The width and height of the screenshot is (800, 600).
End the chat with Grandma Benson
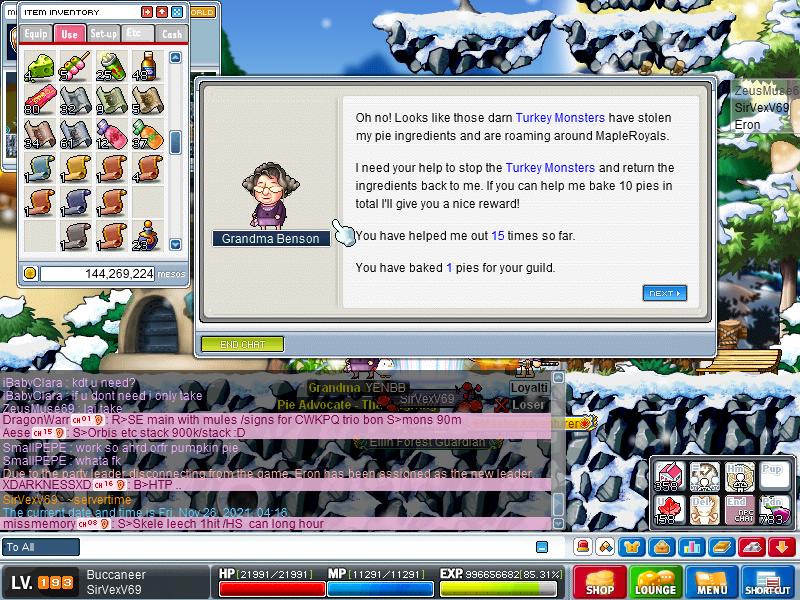[242, 344]
